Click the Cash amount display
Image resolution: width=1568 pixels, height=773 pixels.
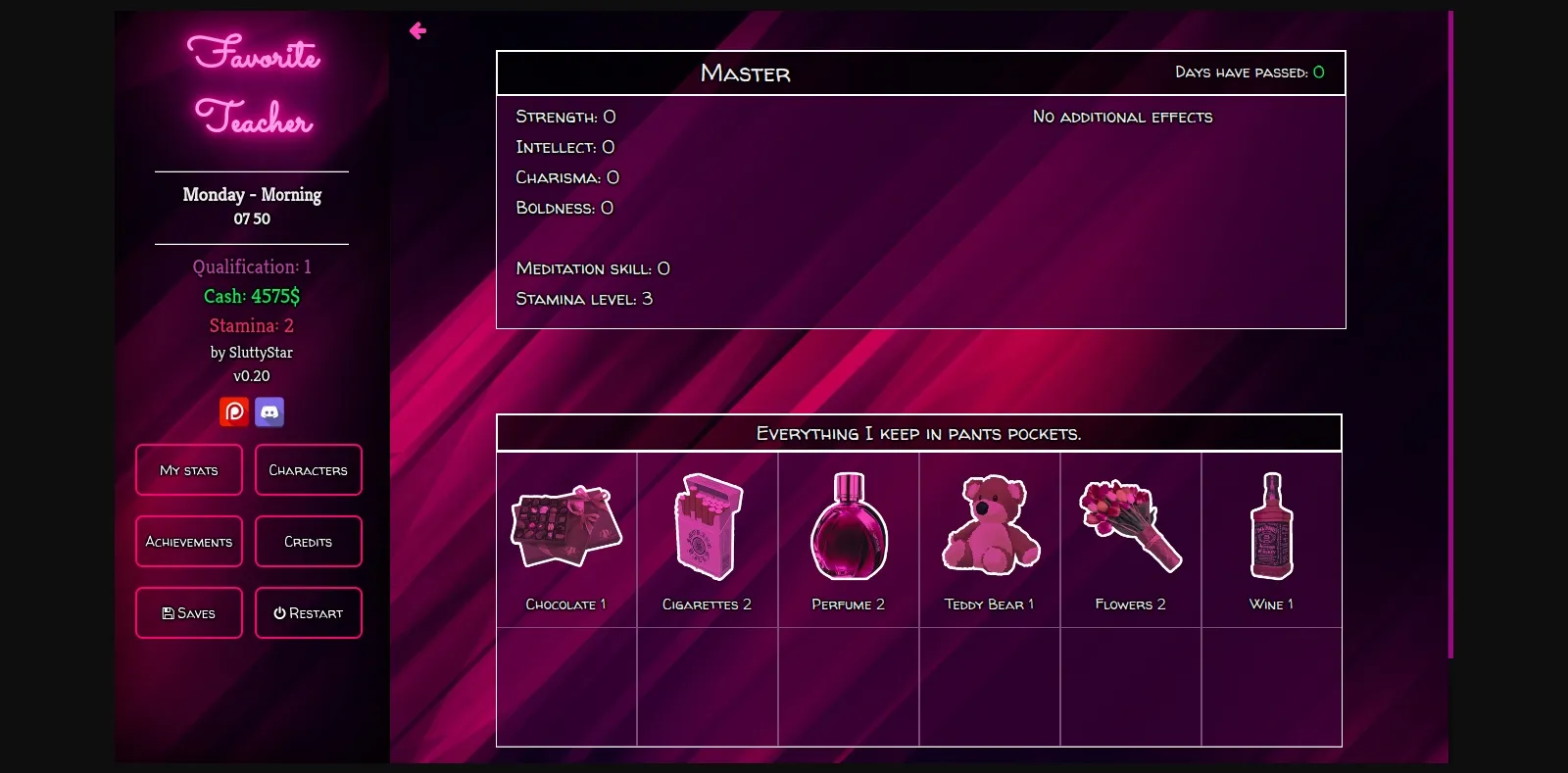251,295
